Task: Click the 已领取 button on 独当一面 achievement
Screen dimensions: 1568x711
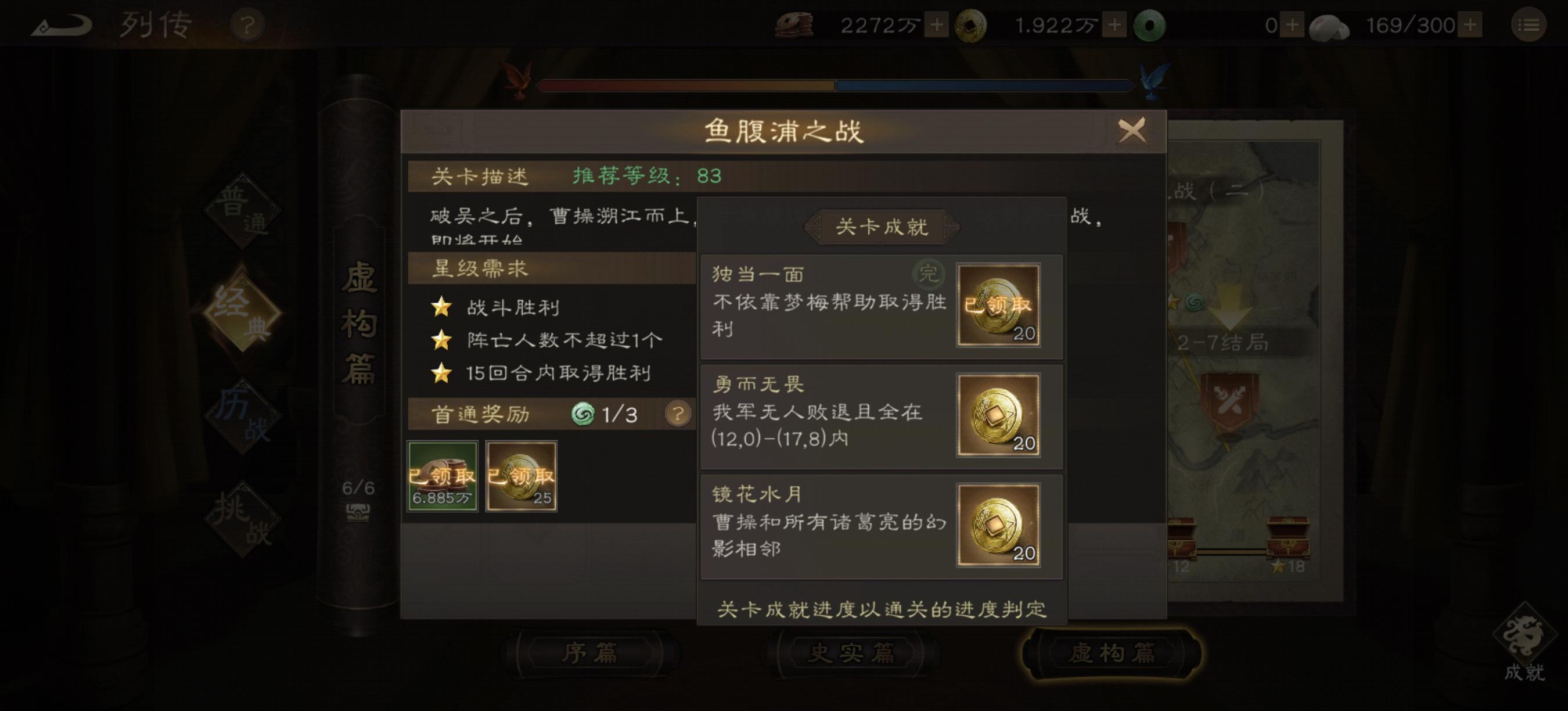Action: click(998, 306)
